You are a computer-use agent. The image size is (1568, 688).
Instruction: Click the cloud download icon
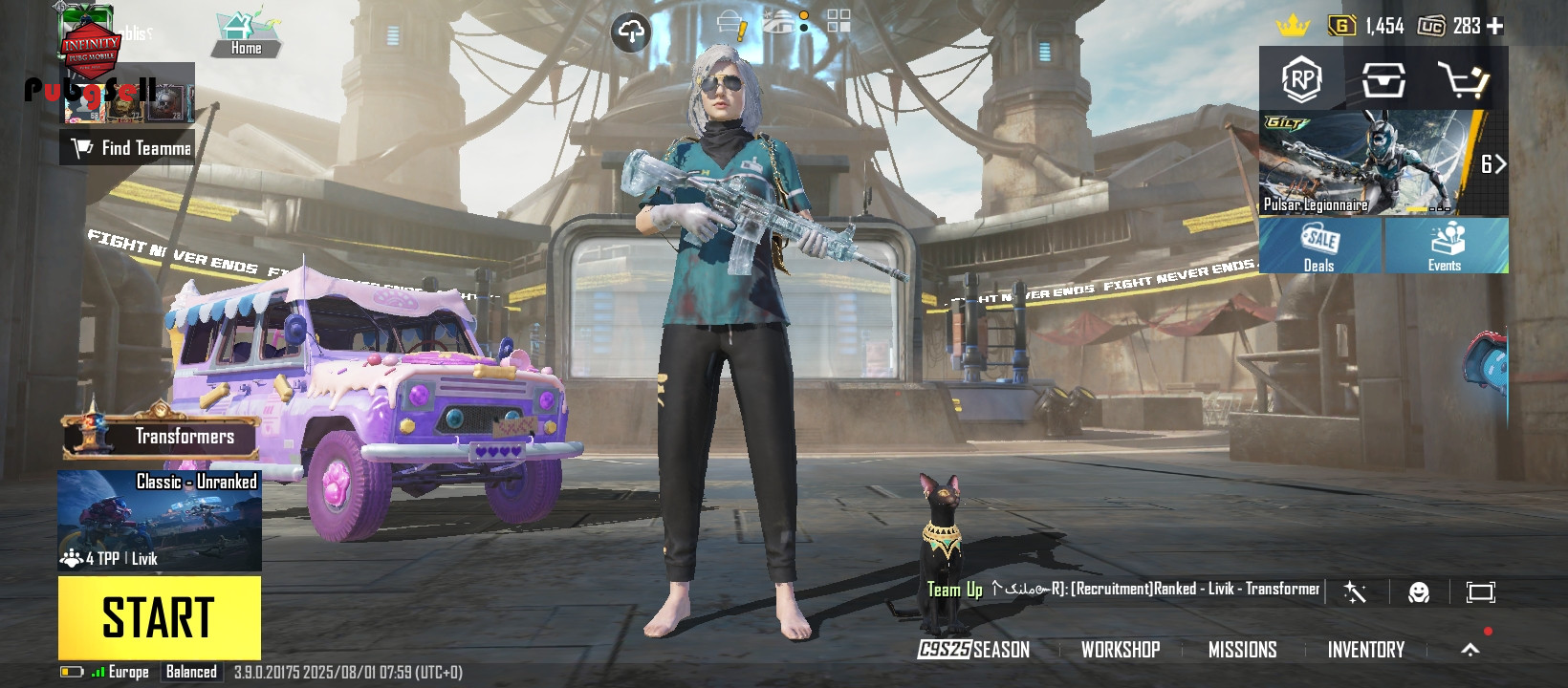[630, 32]
